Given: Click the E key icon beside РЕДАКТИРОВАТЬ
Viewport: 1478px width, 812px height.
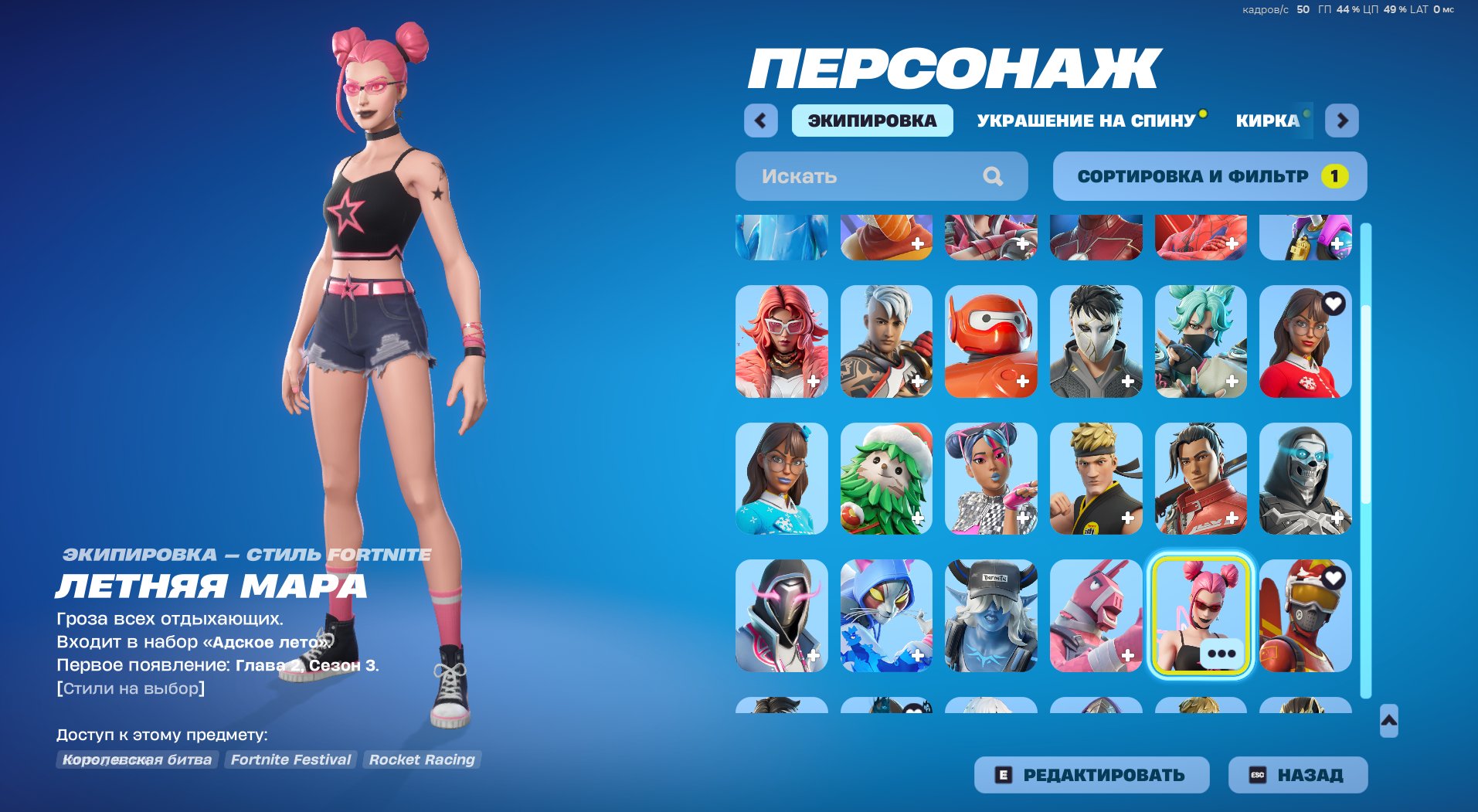Looking at the screenshot, I should (1004, 773).
